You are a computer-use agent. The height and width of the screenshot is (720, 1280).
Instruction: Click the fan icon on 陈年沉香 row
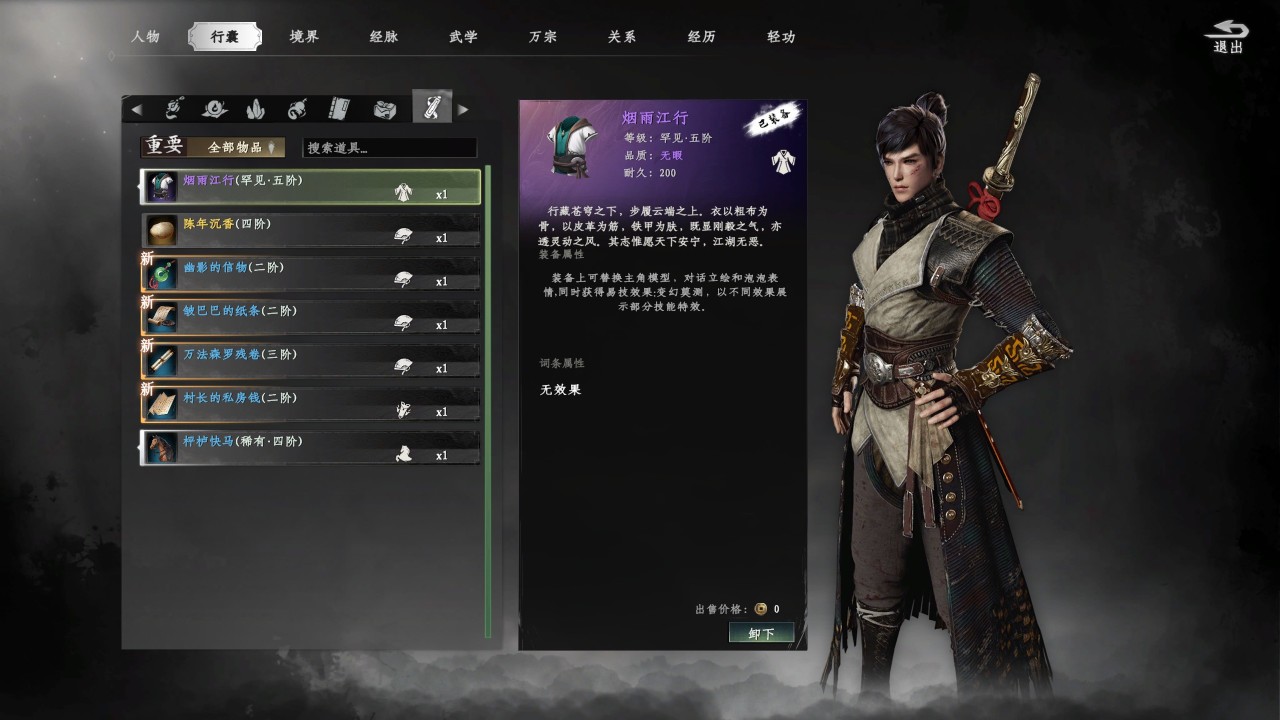click(x=403, y=238)
